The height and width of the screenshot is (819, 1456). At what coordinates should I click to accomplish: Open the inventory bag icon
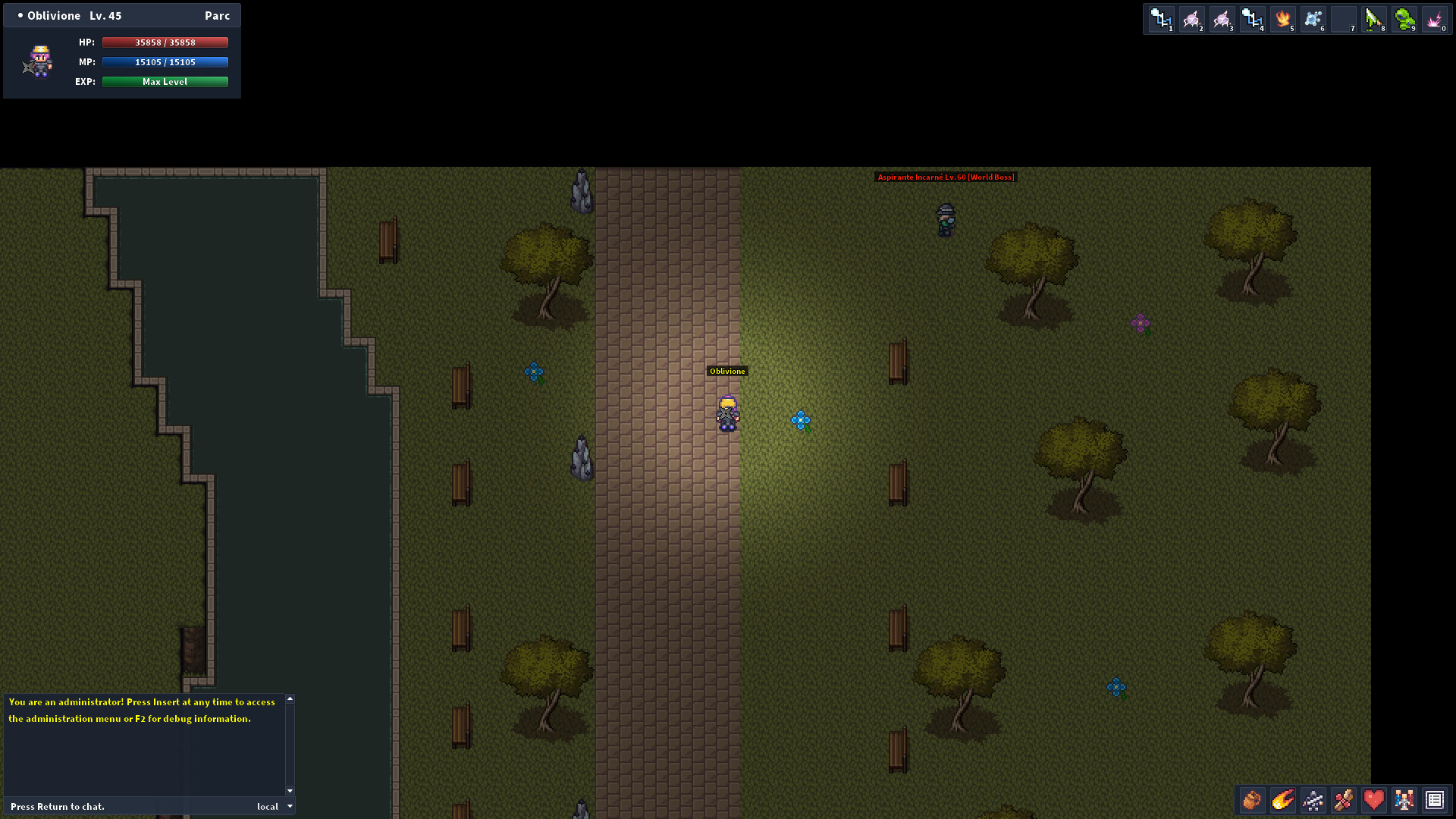point(1251,800)
